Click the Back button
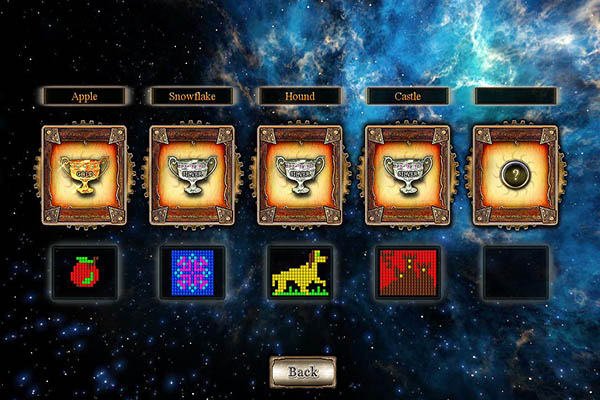This screenshot has height=400, width=600. point(302,371)
